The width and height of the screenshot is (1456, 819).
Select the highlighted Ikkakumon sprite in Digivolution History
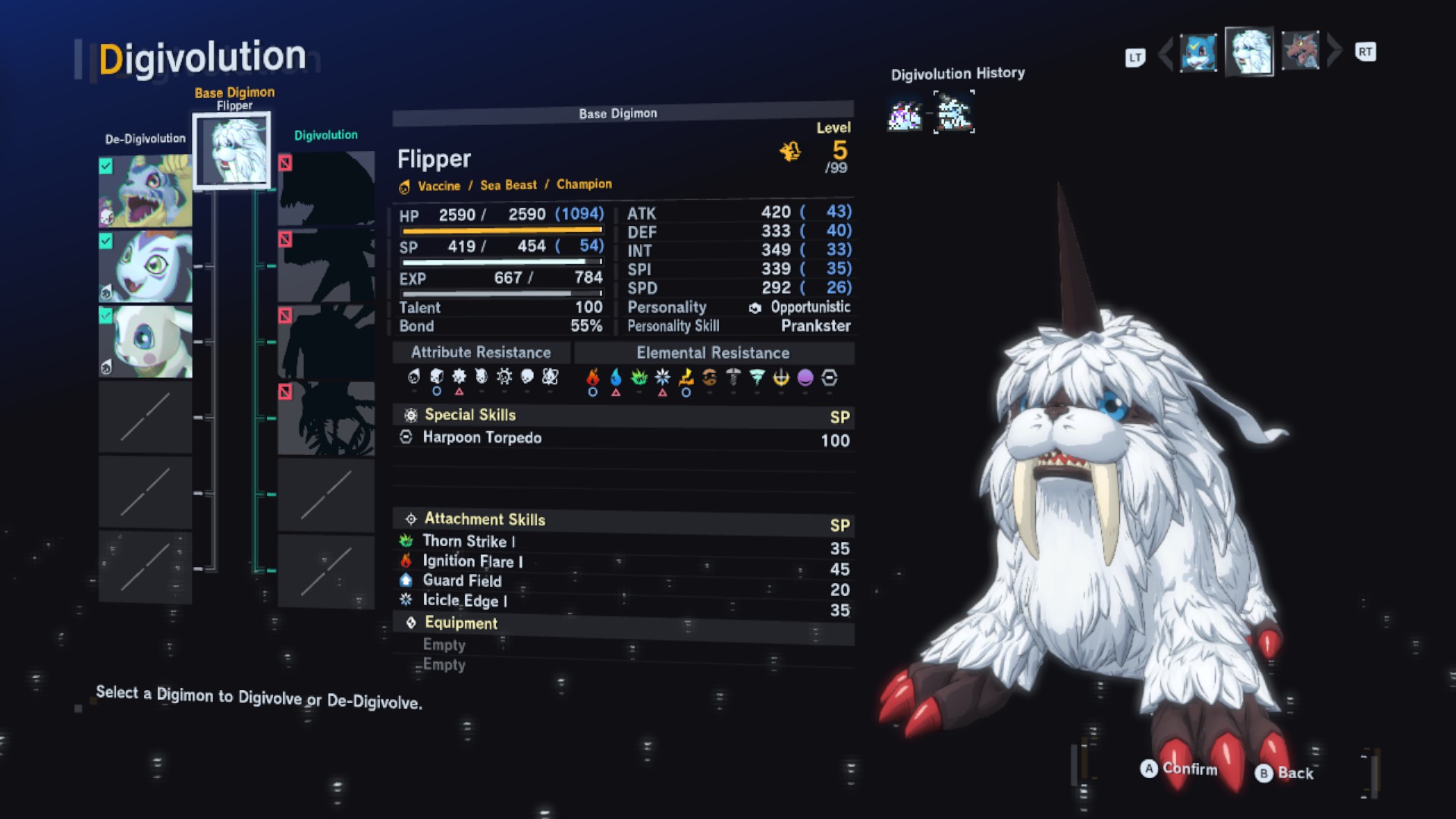point(953,113)
